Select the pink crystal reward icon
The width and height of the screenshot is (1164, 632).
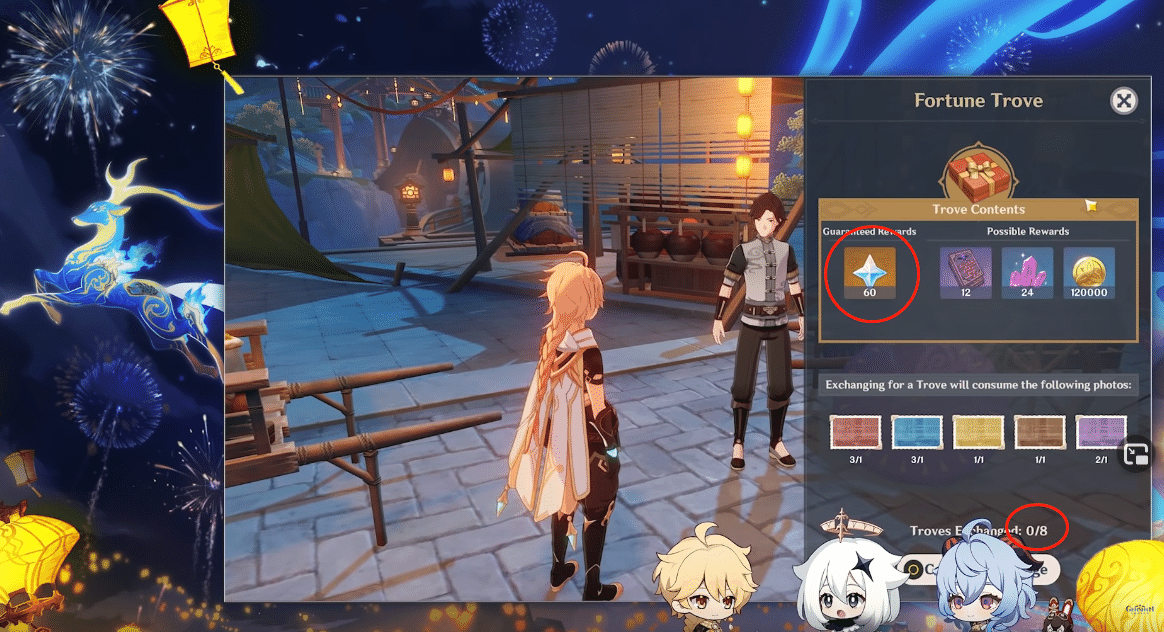tap(1027, 274)
